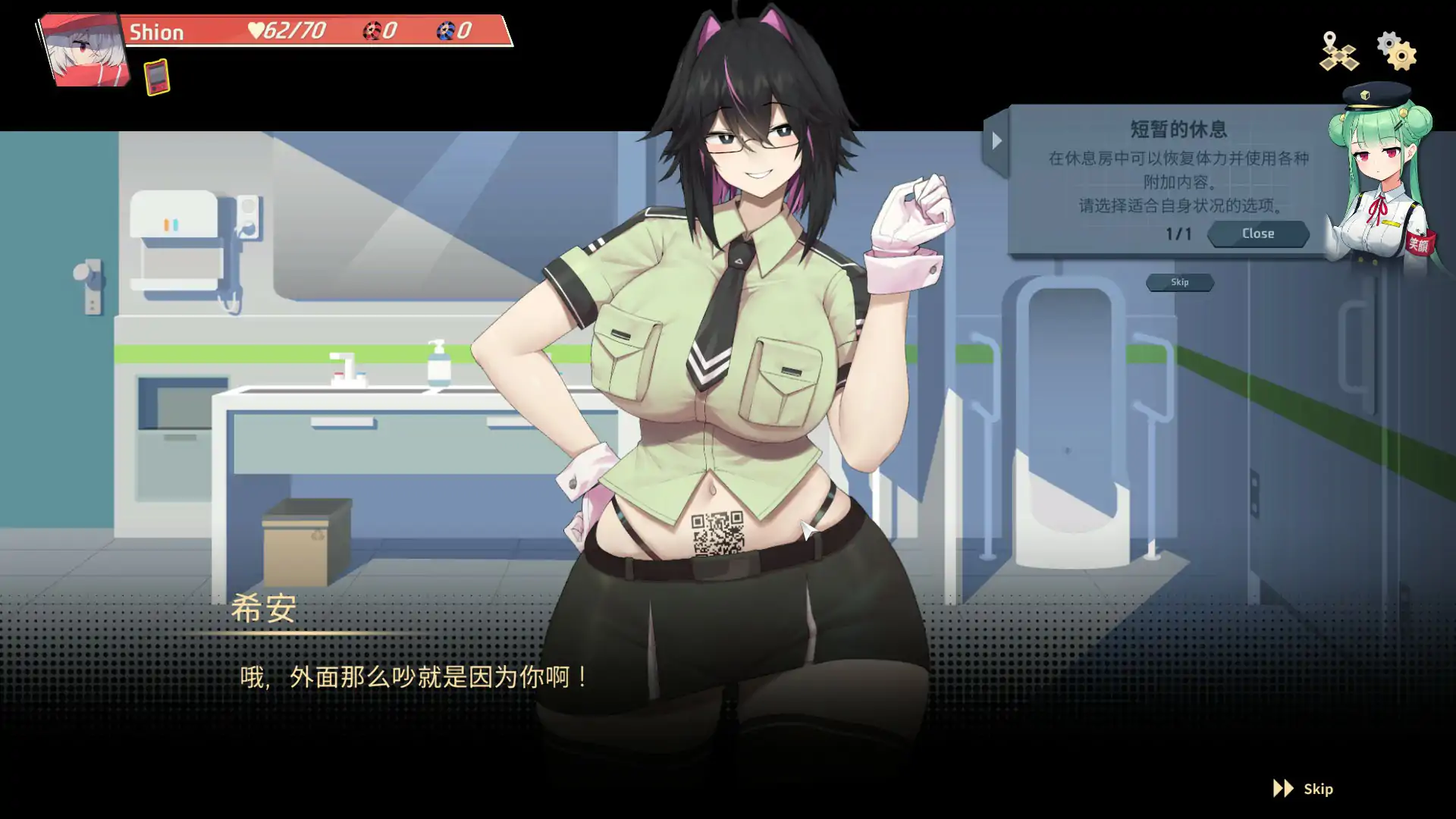This screenshot has width=1456, height=819.
Task: Close the 短暂的休息 tutorial panel
Action: (1257, 234)
